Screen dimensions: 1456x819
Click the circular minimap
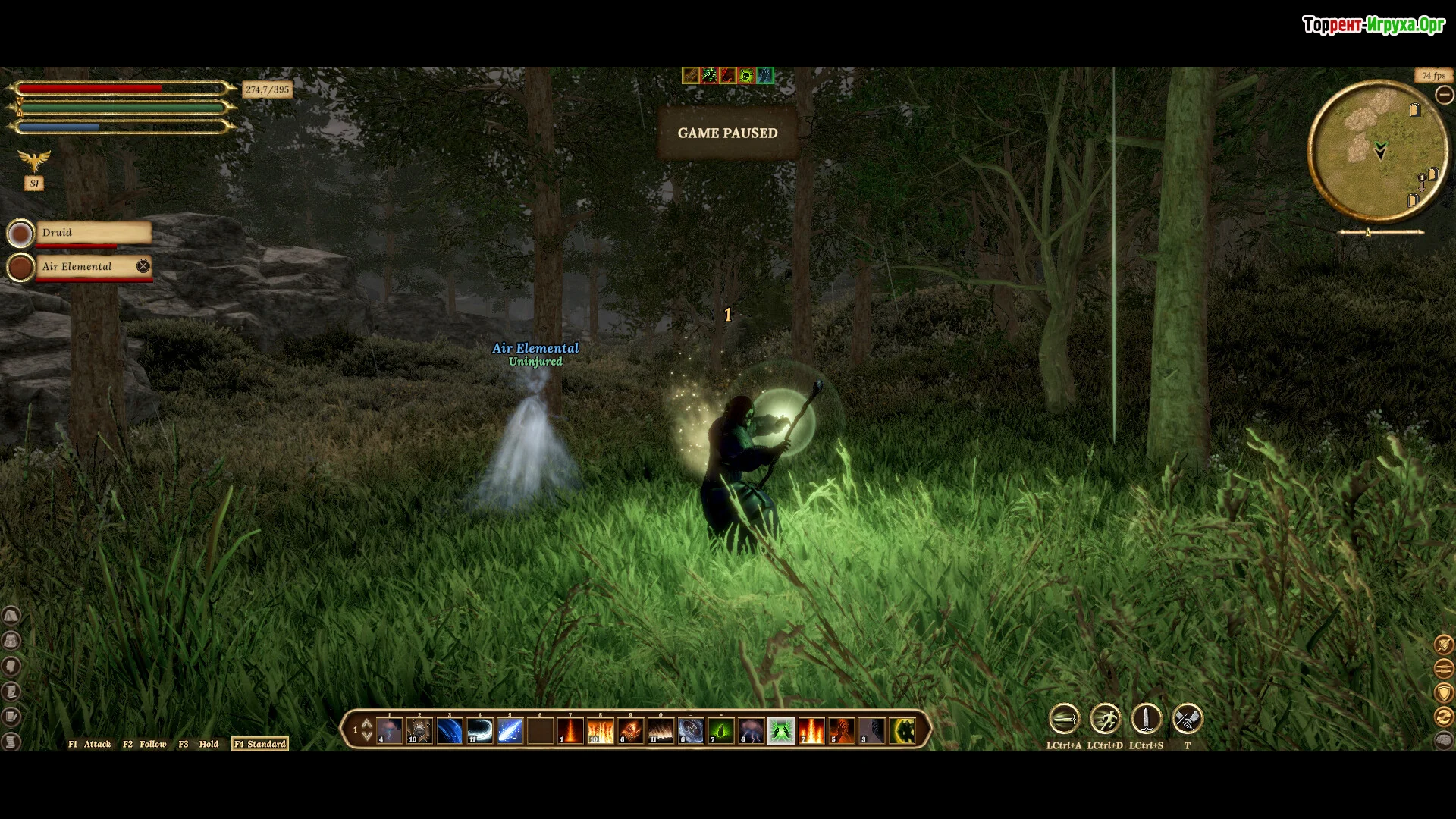pyautogui.click(x=1378, y=150)
